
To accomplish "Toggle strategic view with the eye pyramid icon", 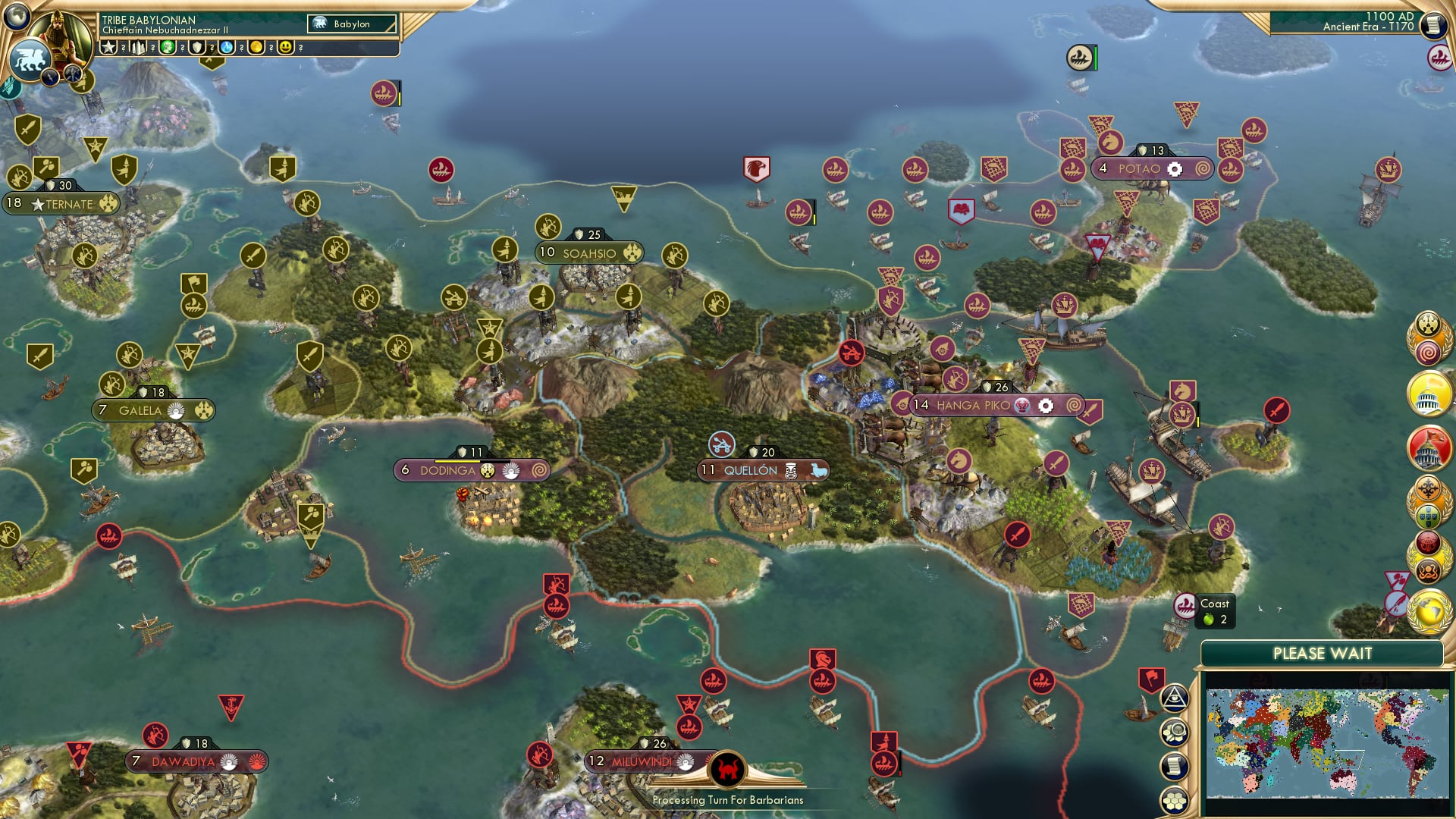I will click(x=1175, y=698).
